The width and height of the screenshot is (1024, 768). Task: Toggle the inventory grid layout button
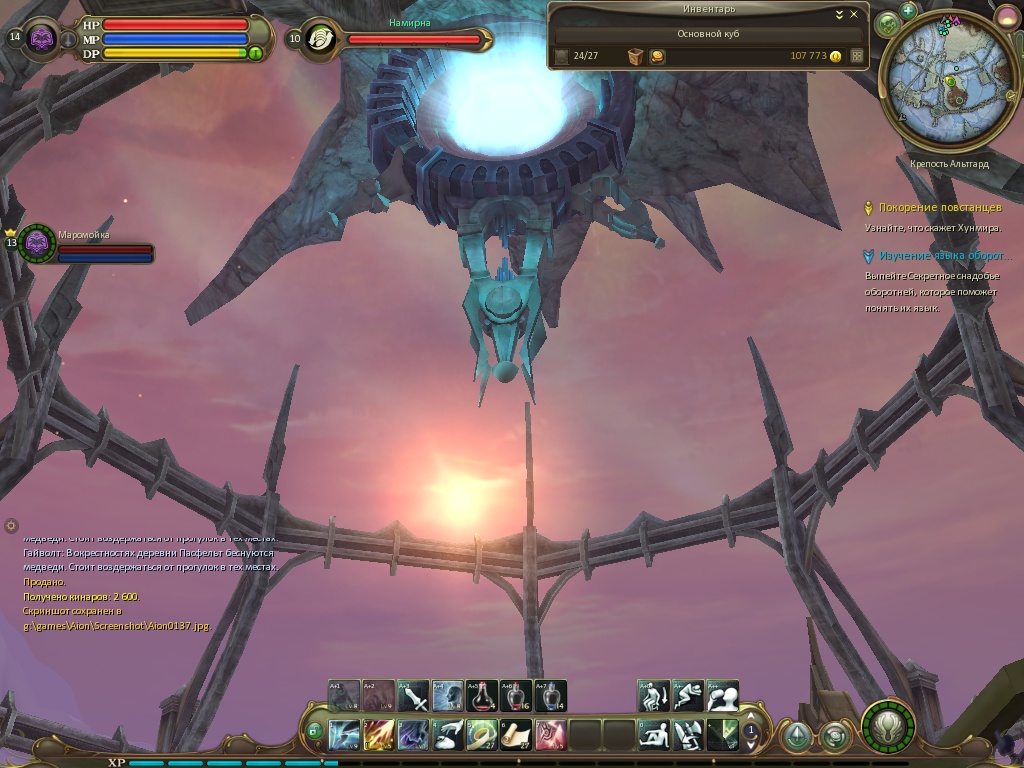click(856, 57)
